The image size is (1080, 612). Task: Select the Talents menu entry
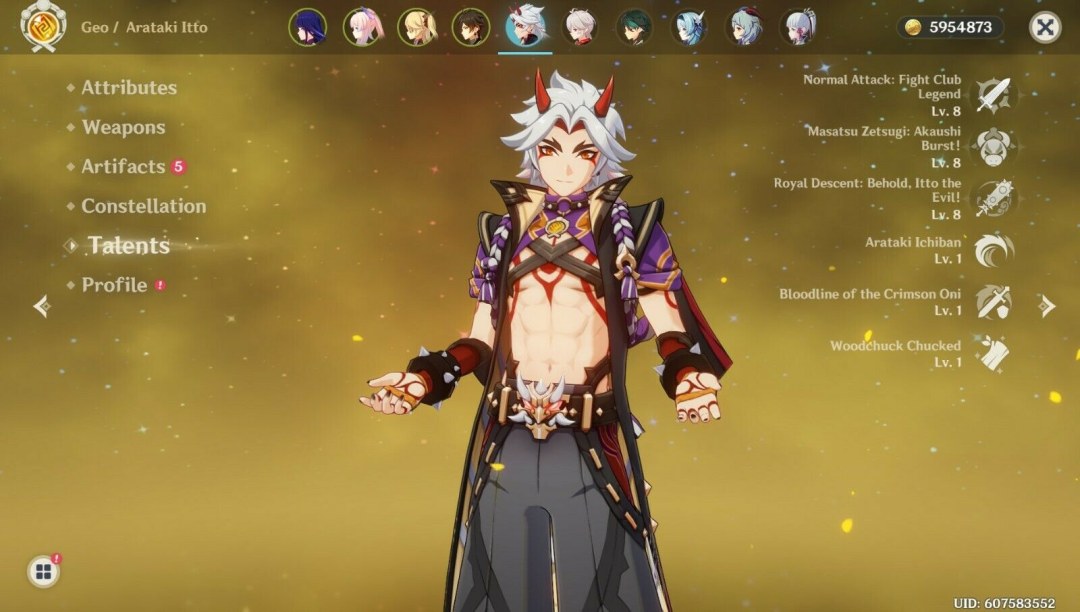(x=128, y=245)
